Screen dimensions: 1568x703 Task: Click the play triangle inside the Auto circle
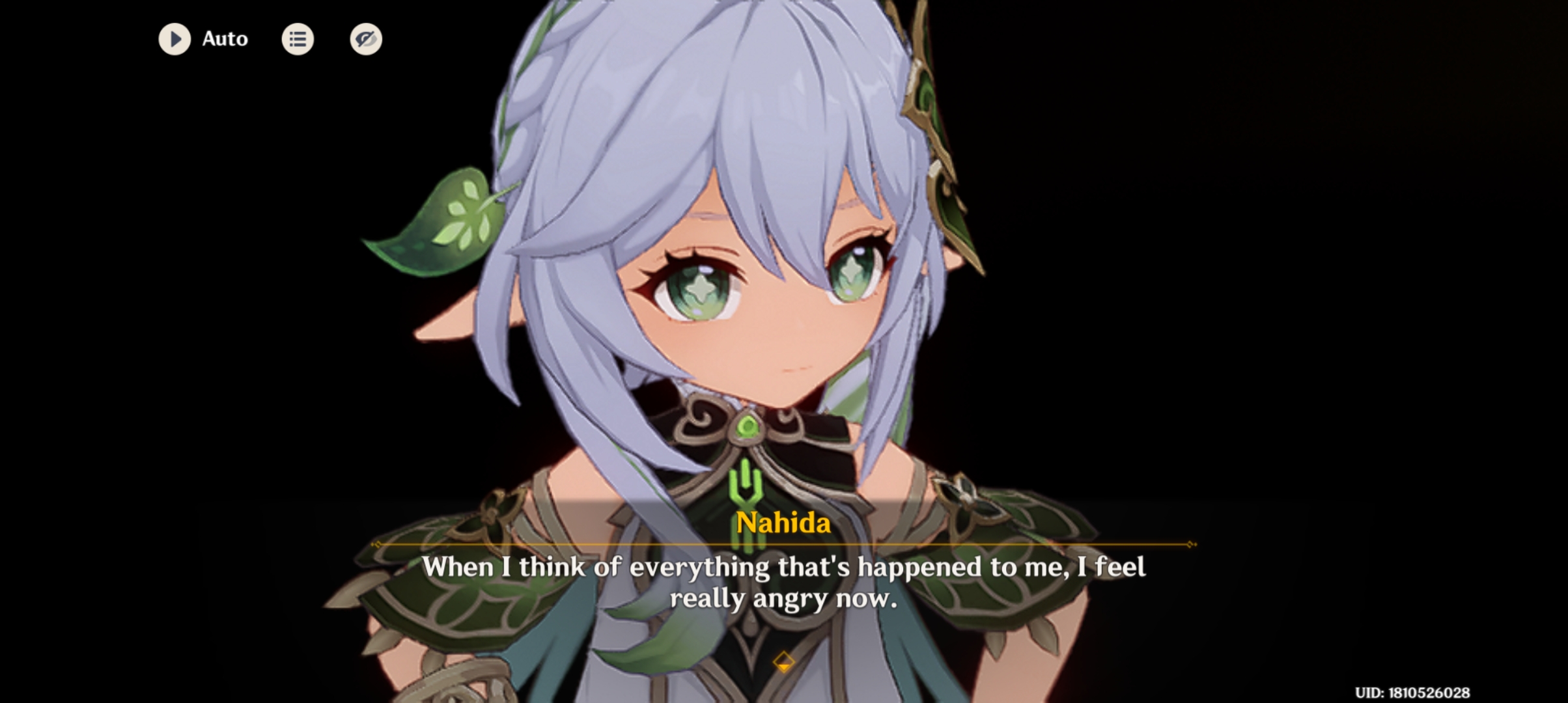pos(176,39)
